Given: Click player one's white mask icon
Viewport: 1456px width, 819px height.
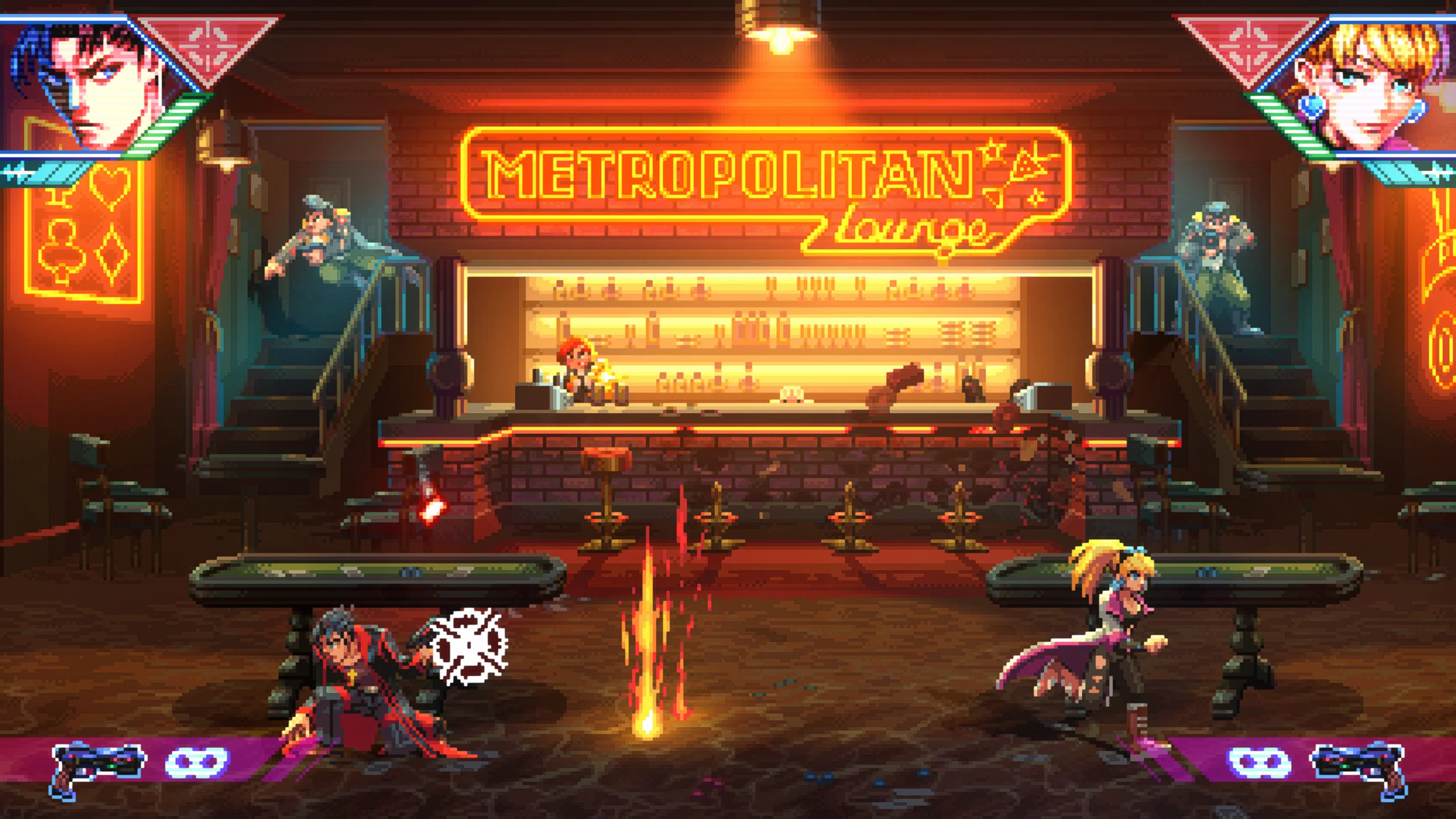Looking at the screenshot, I should [197, 762].
